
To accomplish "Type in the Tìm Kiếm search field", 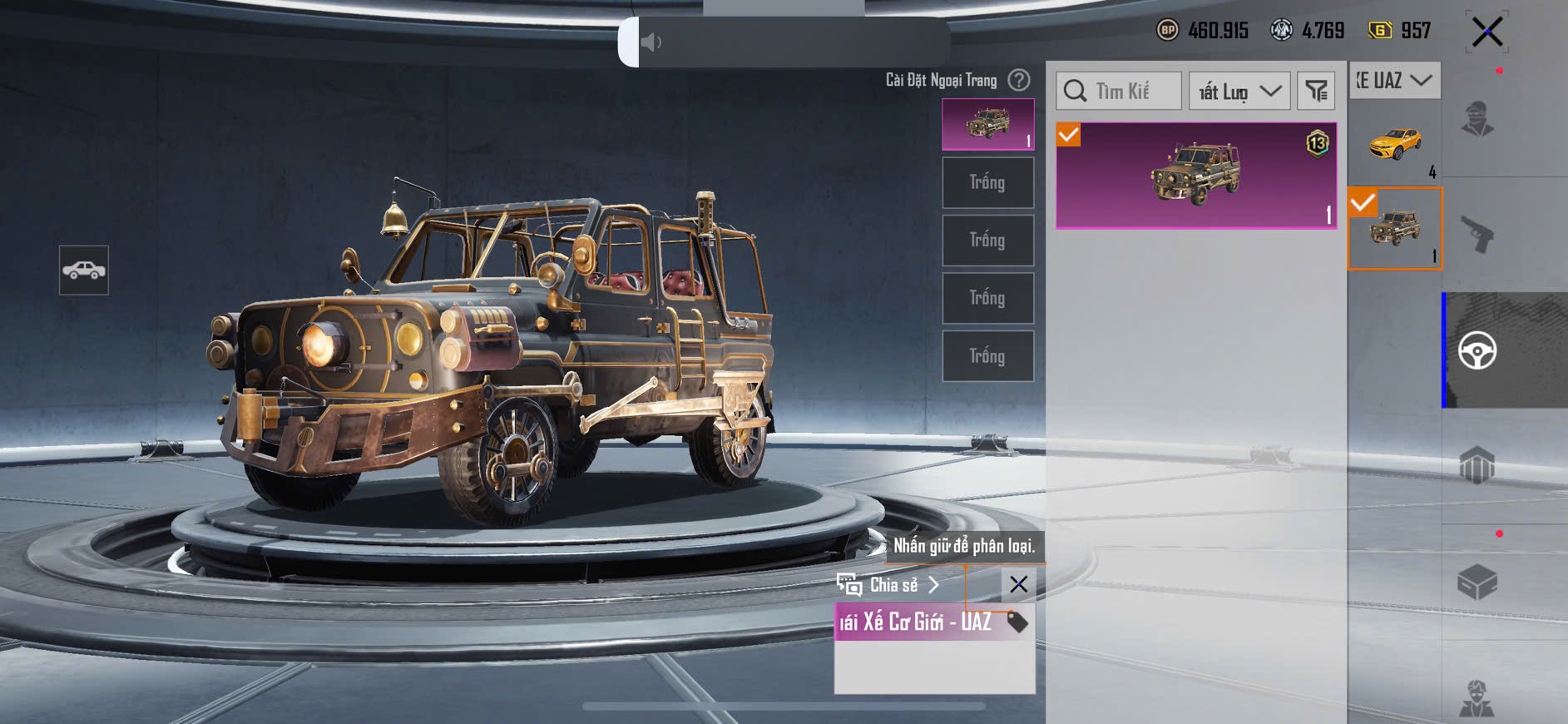I will pos(1120,91).
